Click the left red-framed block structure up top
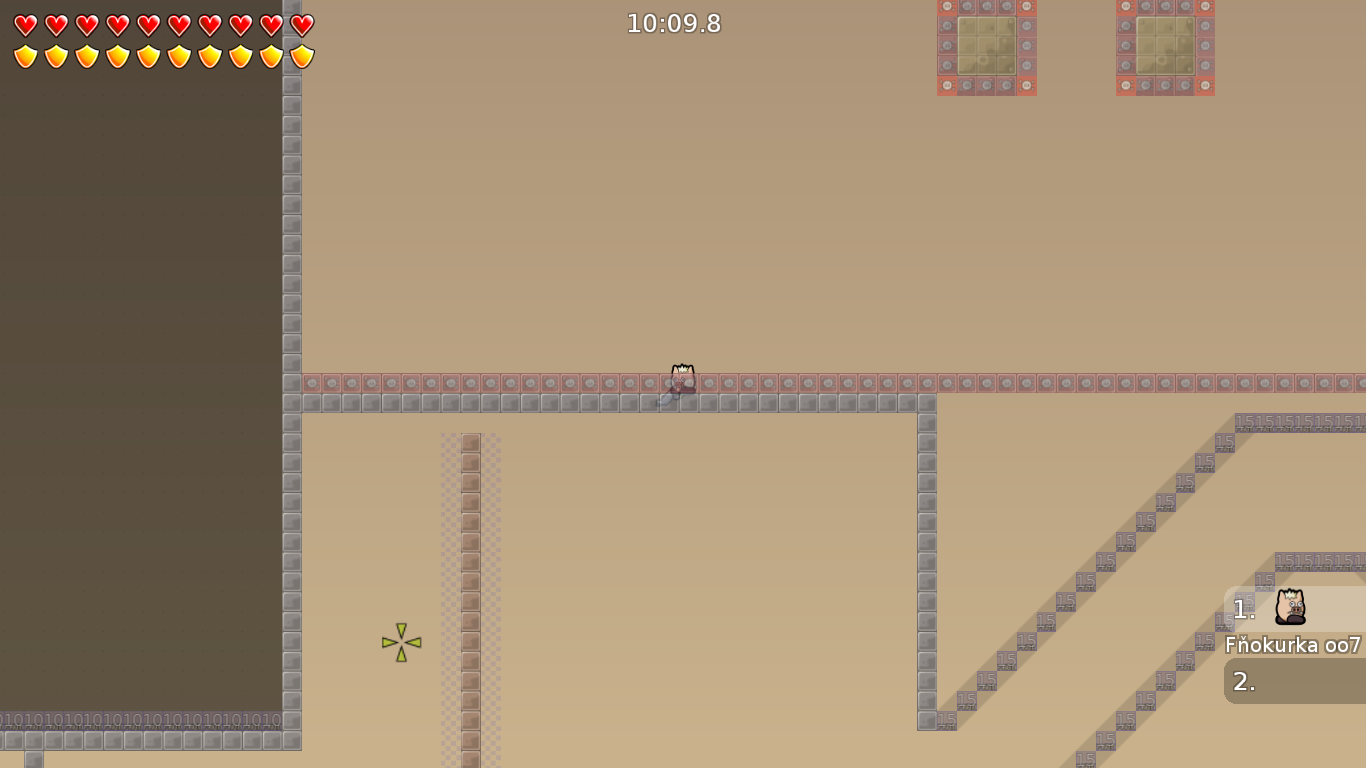Viewport: 1366px width, 768px height. click(x=986, y=45)
